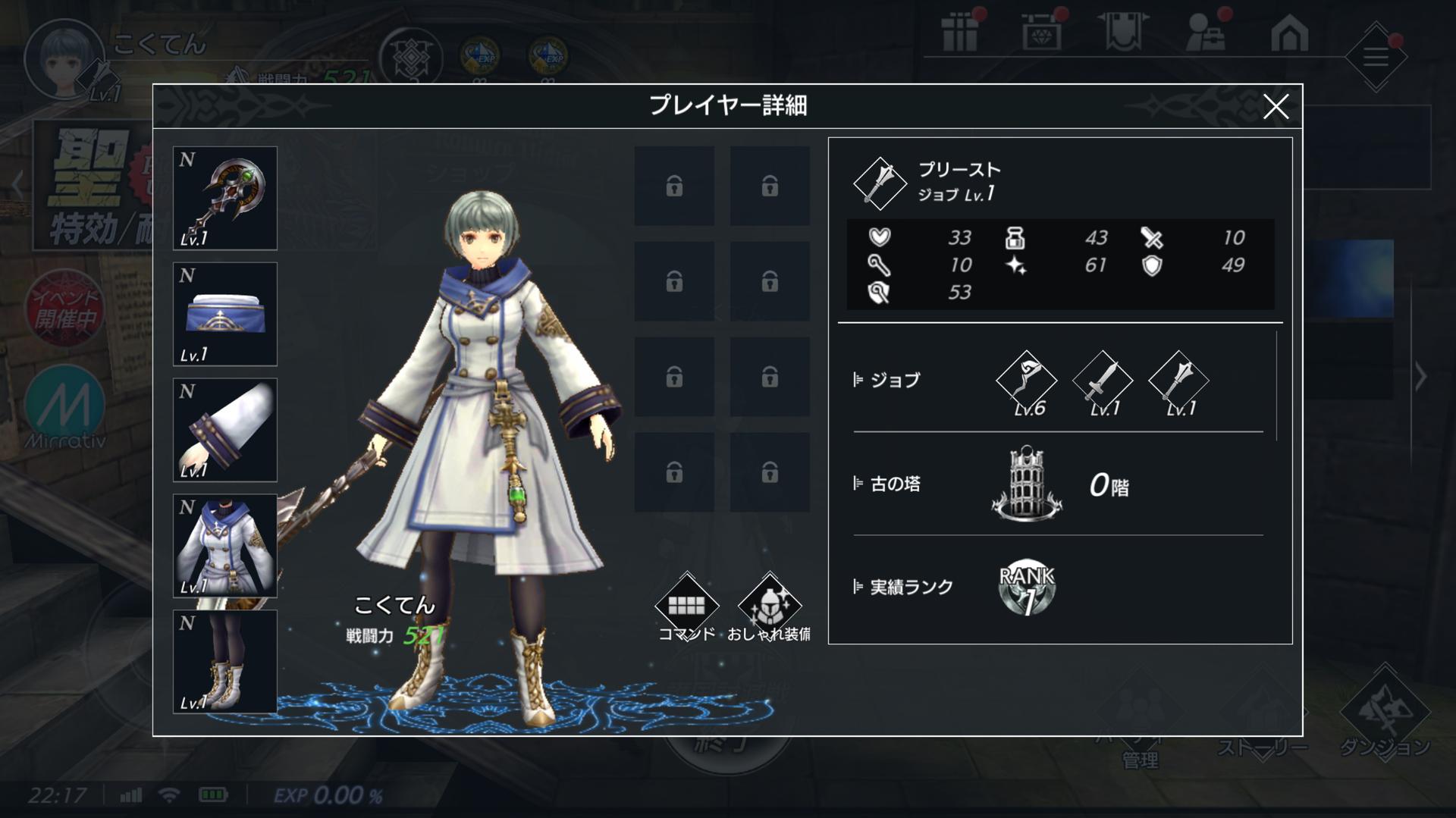Select the equipped staff weapon slot
The height and width of the screenshot is (818, 1456).
tap(225, 199)
